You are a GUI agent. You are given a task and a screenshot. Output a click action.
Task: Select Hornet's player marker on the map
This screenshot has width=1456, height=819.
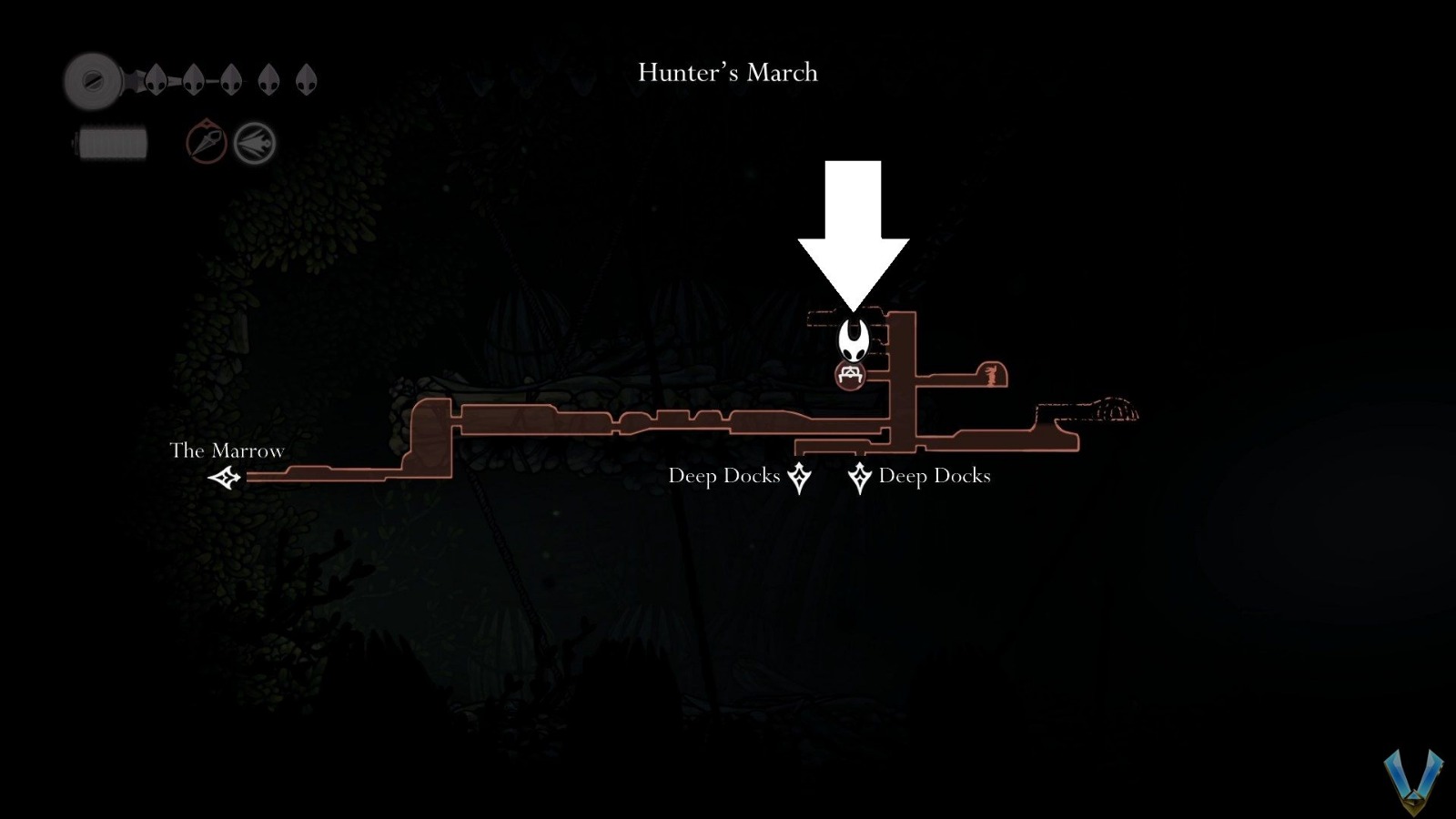click(854, 339)
